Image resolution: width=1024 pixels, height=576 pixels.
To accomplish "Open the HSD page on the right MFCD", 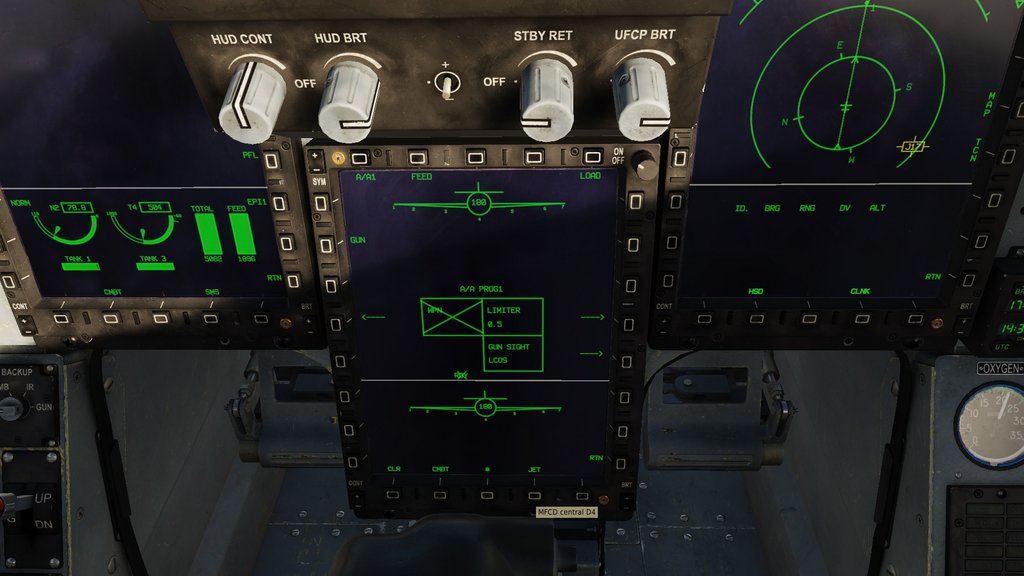I will pyautogui.click(x=756, y=317).
